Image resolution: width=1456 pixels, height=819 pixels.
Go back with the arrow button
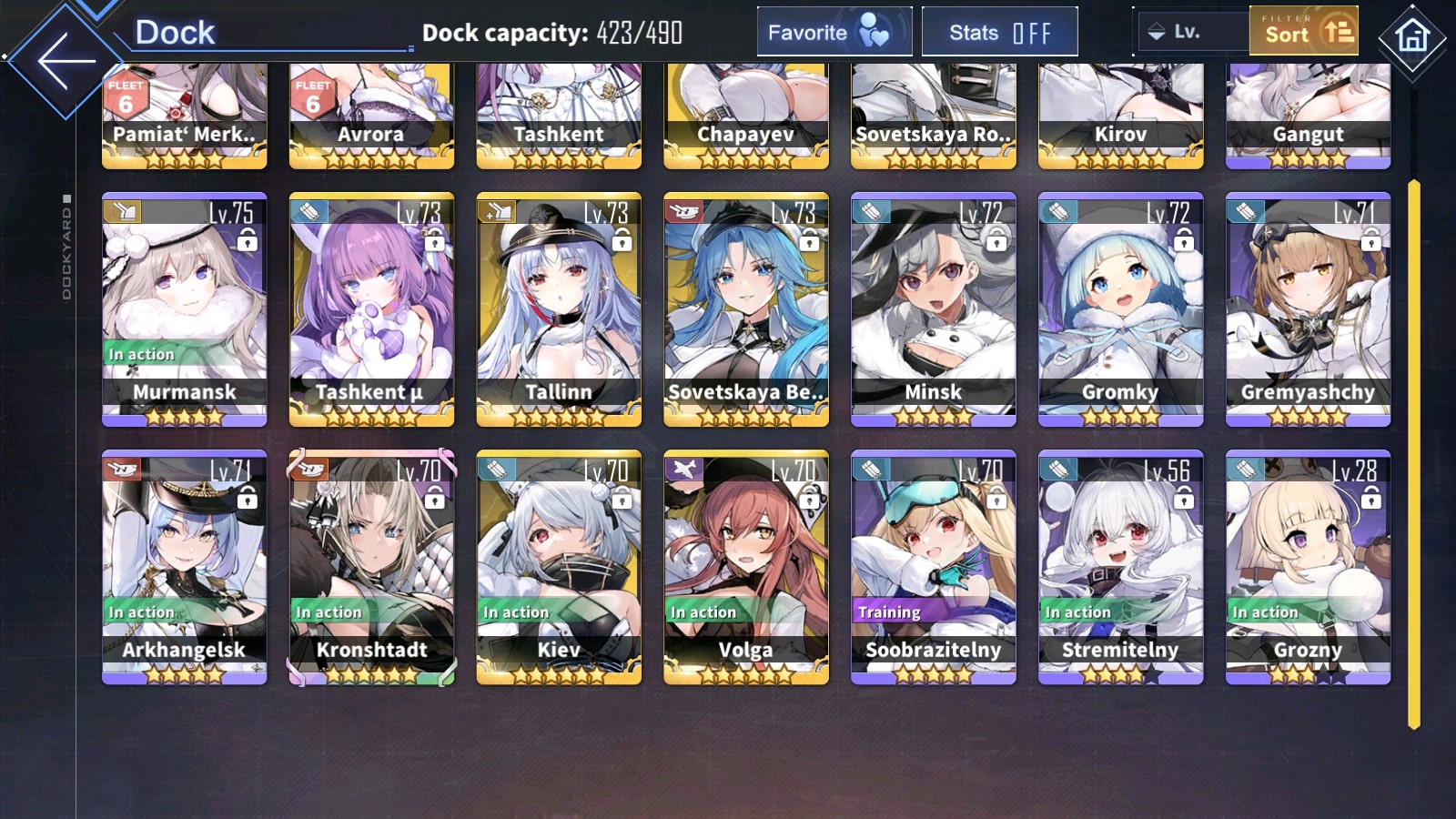click(x=66, y=60)
